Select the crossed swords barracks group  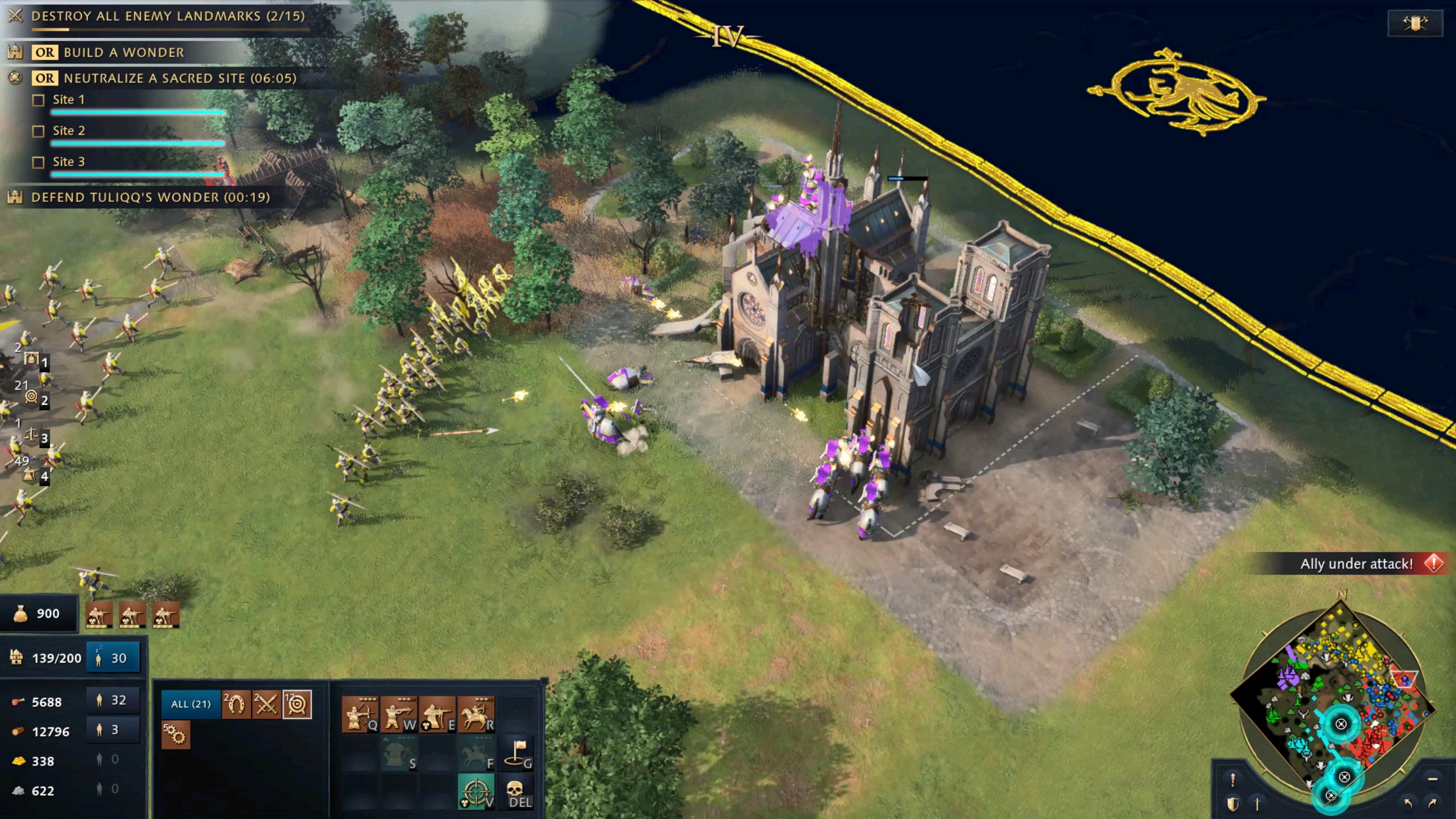coord(266,705)
